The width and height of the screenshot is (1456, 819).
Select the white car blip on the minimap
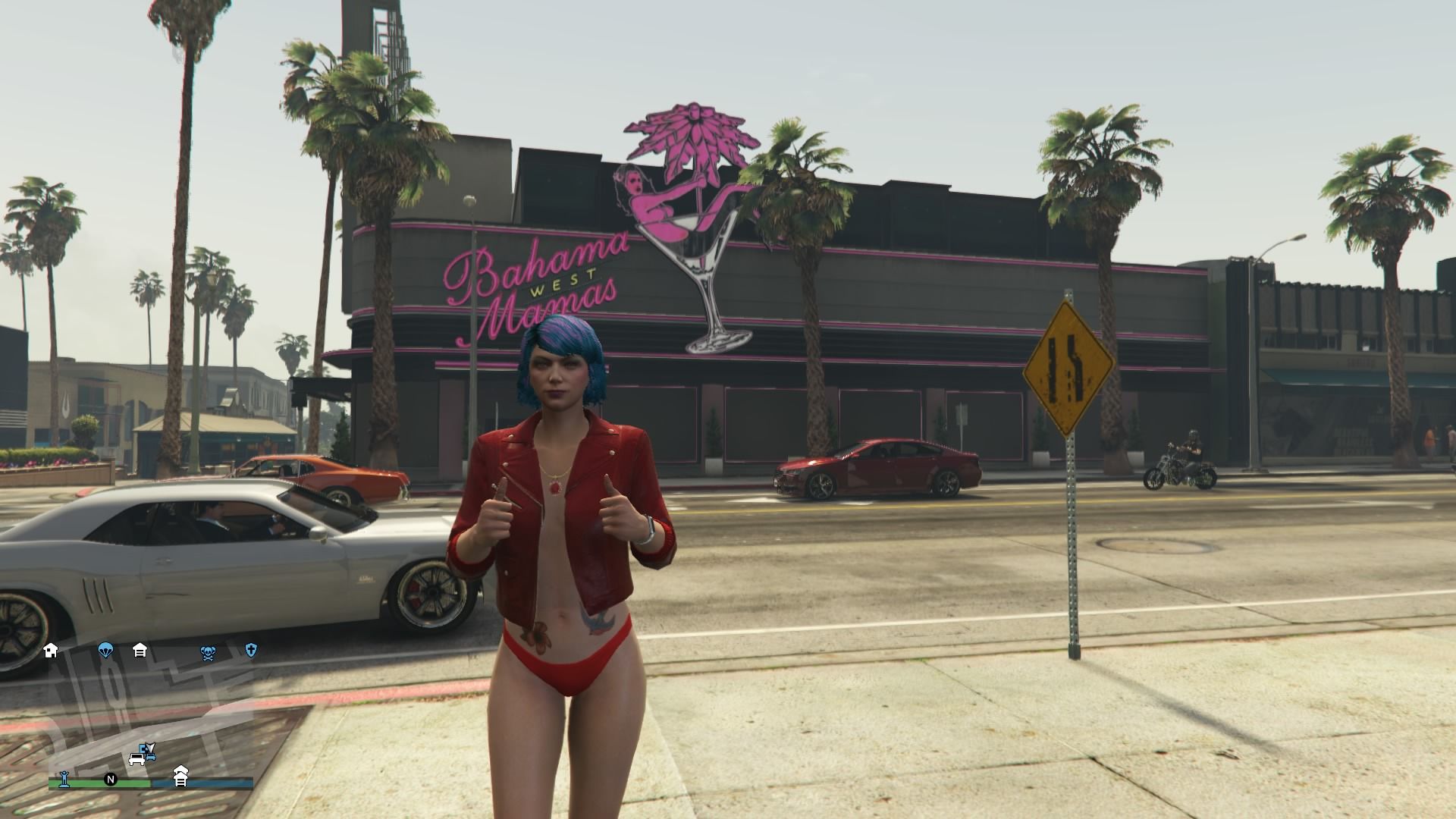[x=136, y=759]
